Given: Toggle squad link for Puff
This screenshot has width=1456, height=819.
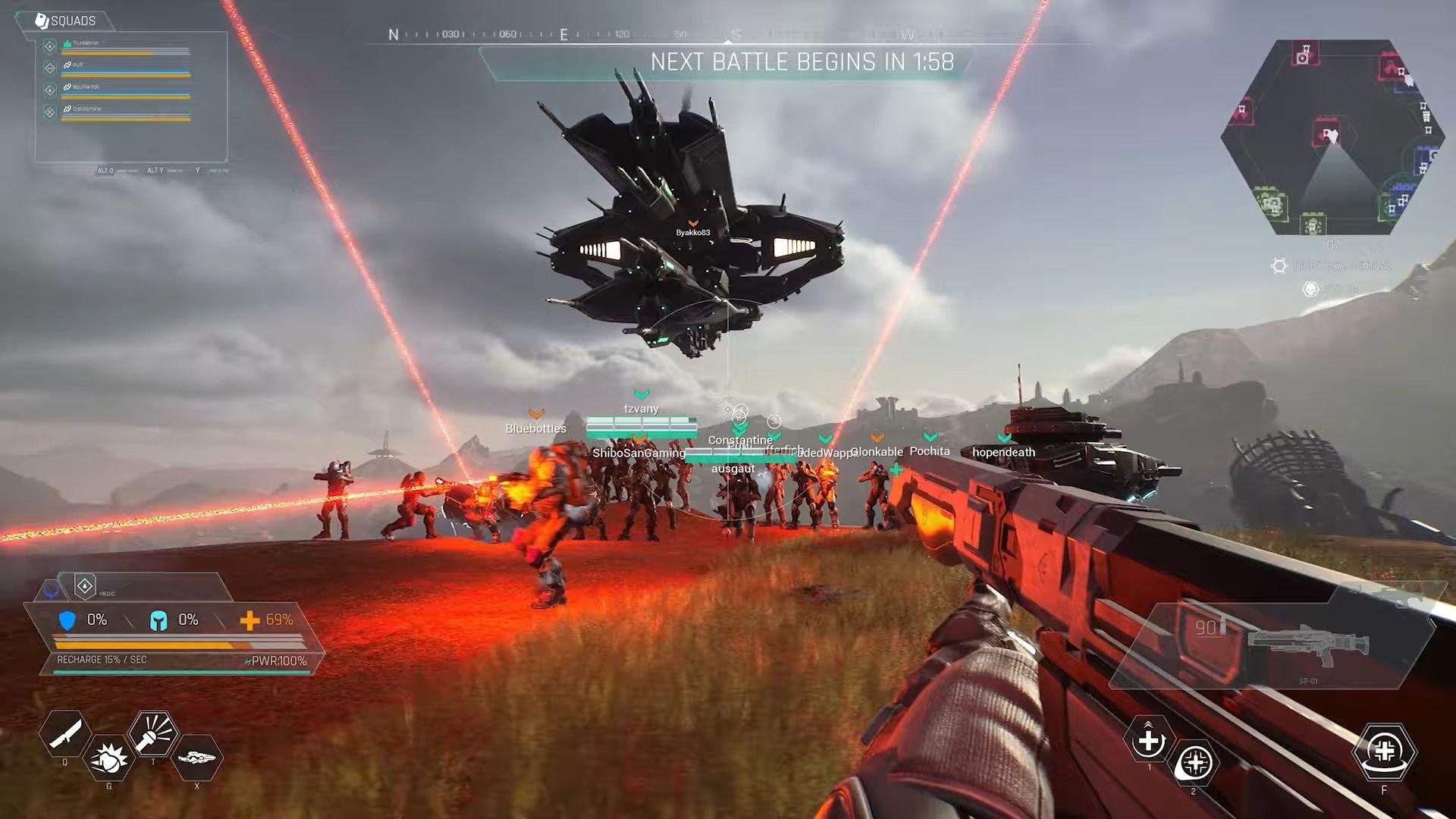Looking at the screenshot, I should (x=67, y=65).
